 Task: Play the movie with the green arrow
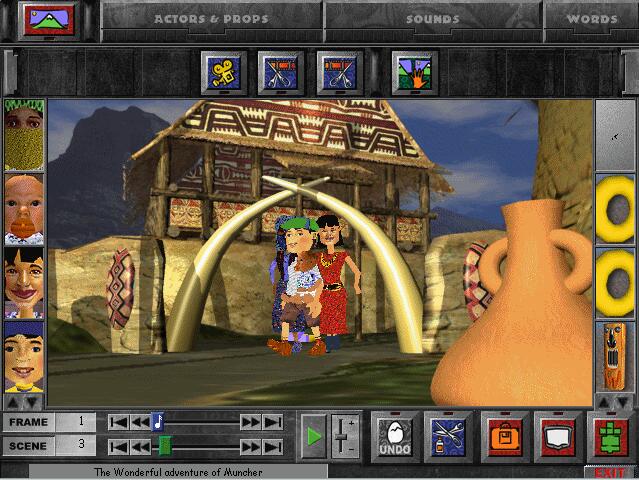click(314, 435)
